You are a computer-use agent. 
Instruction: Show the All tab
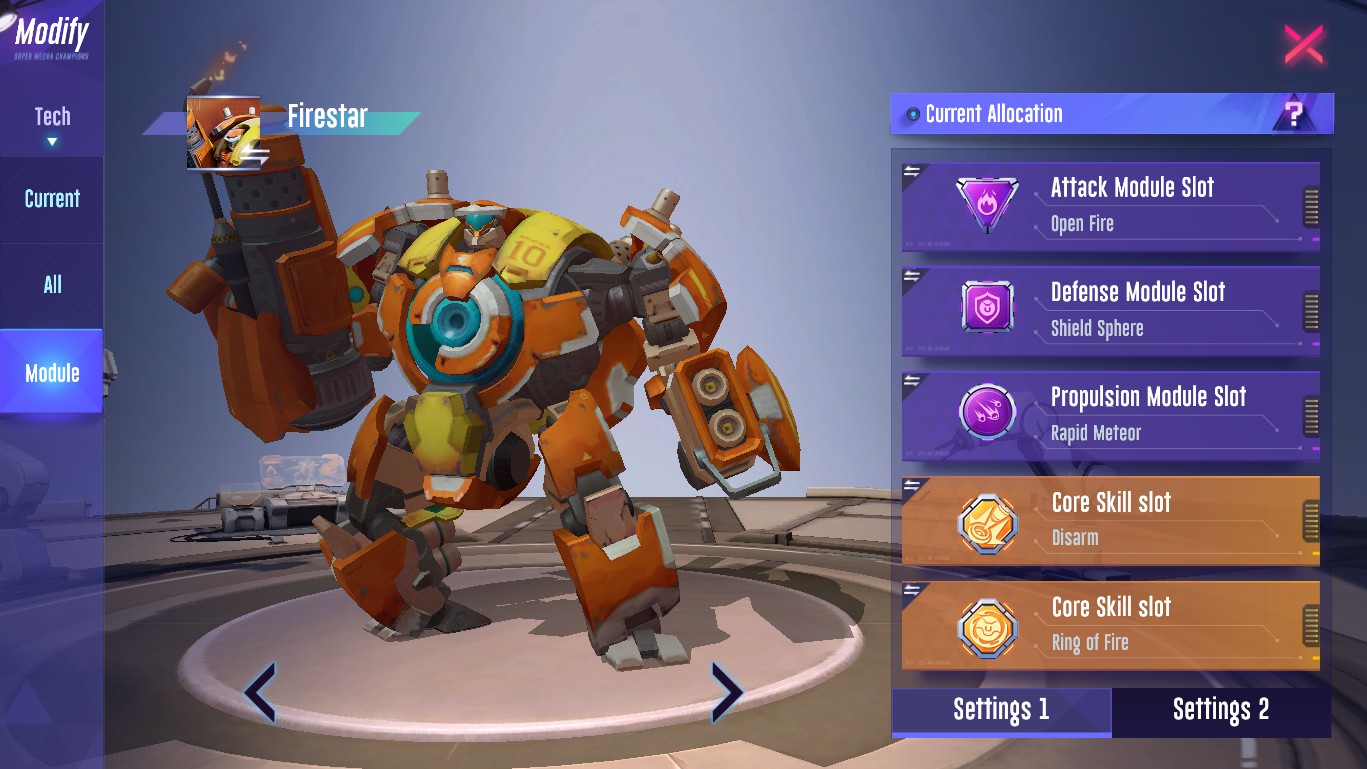point(52,285)
